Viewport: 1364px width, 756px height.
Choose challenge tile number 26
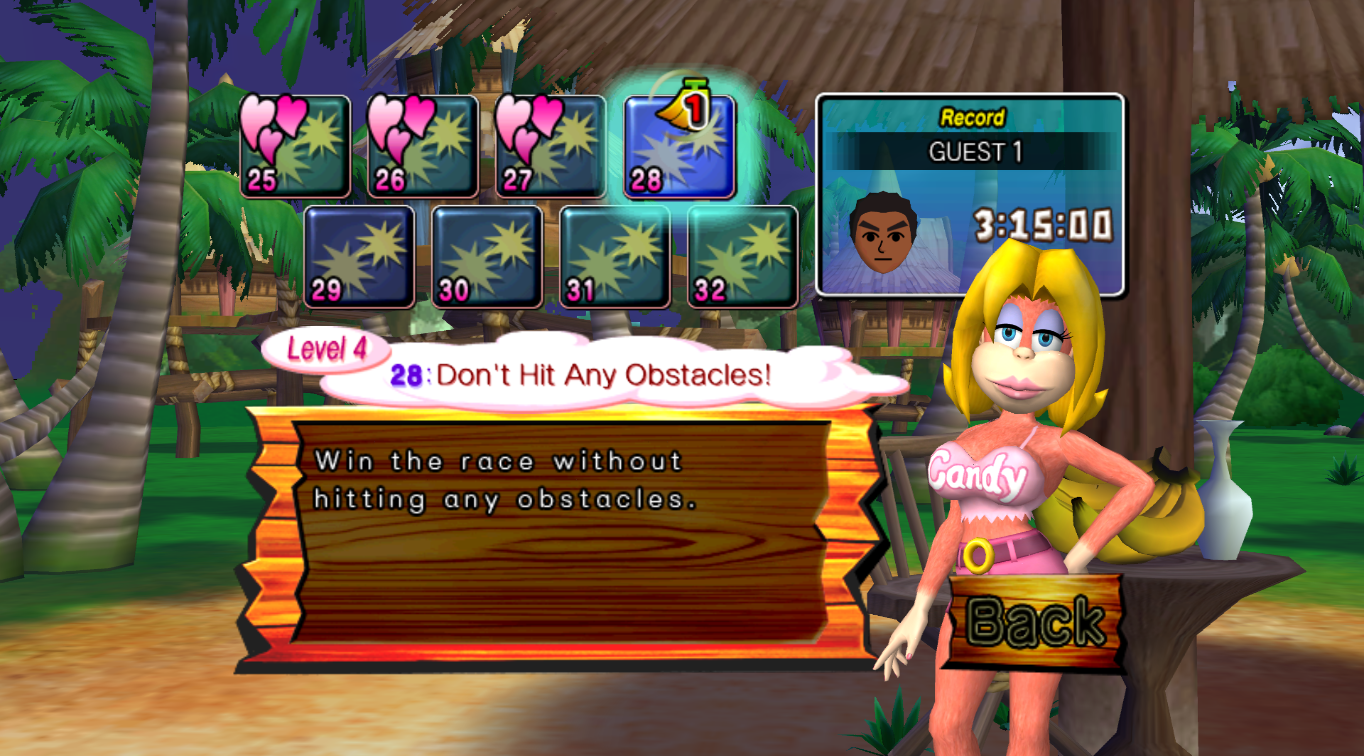click(x=423, y=147)
